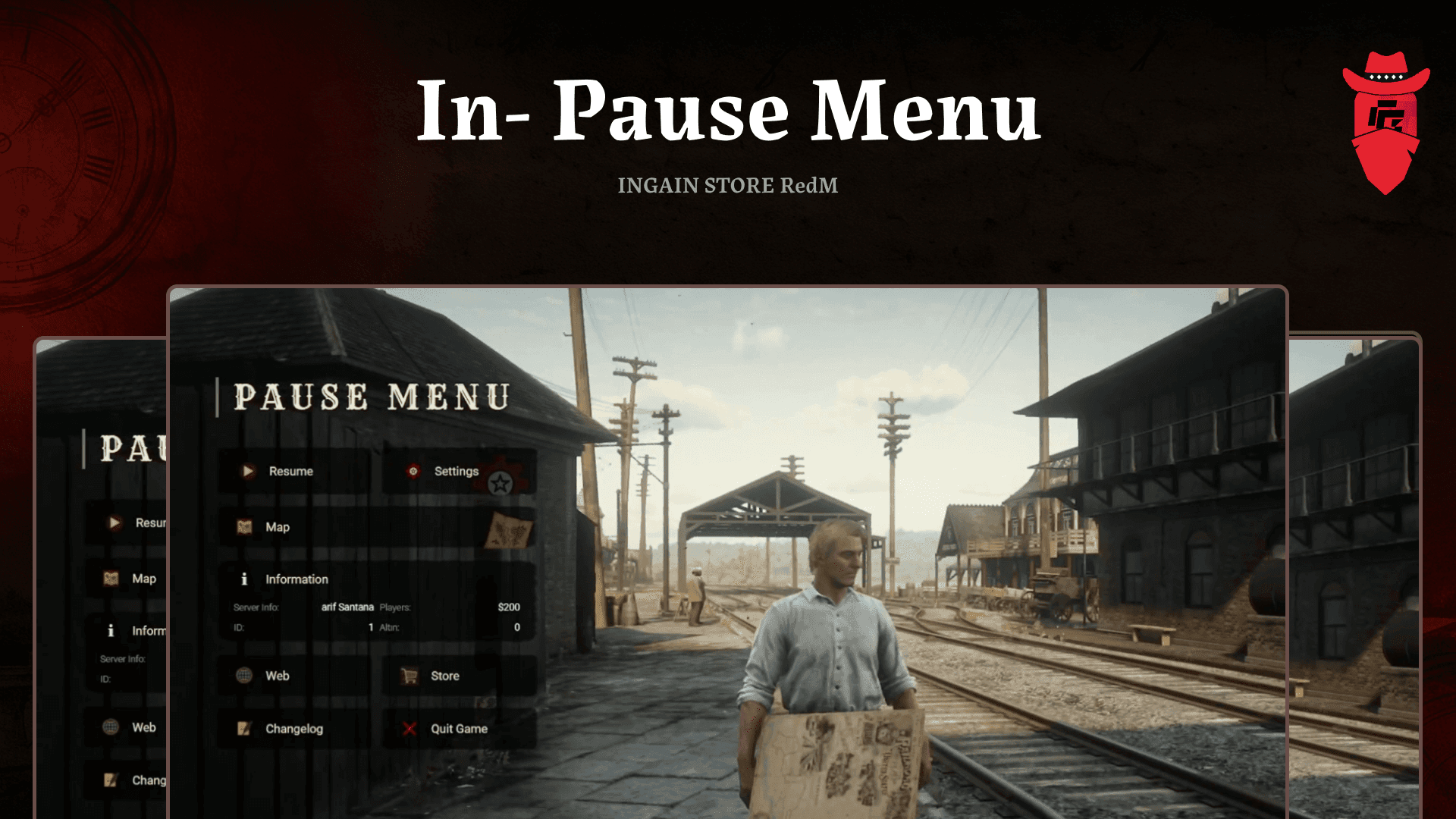Click the Quit Game option
The image size is (1456, 819).
458,729
